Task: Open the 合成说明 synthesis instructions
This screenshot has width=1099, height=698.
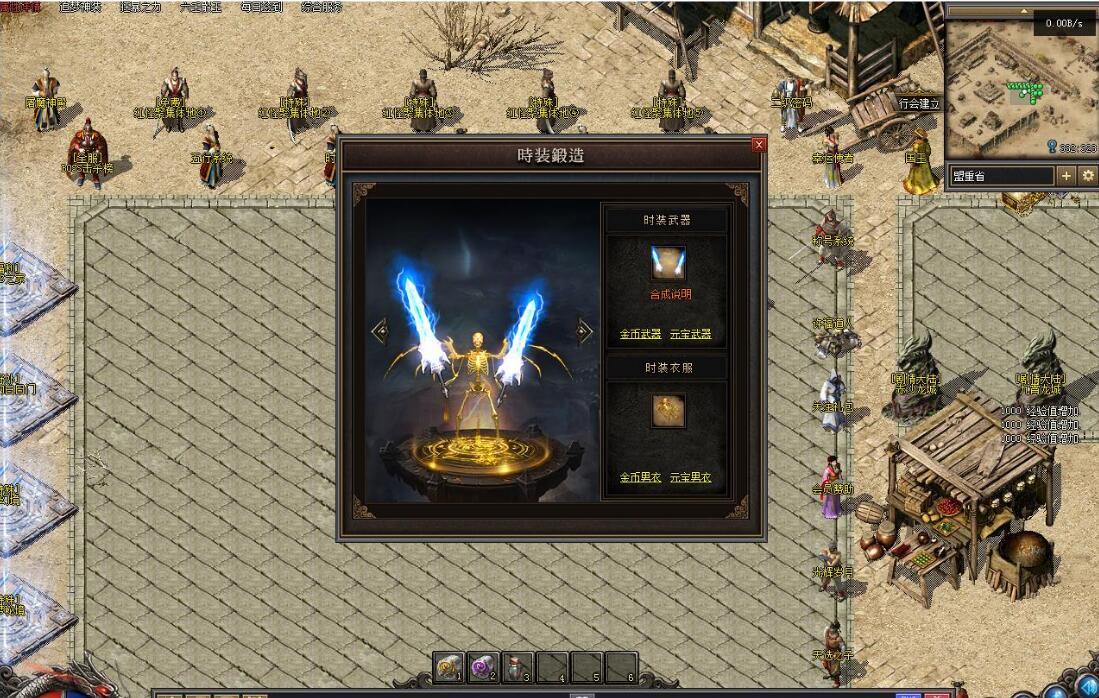Action: point(668,295)
